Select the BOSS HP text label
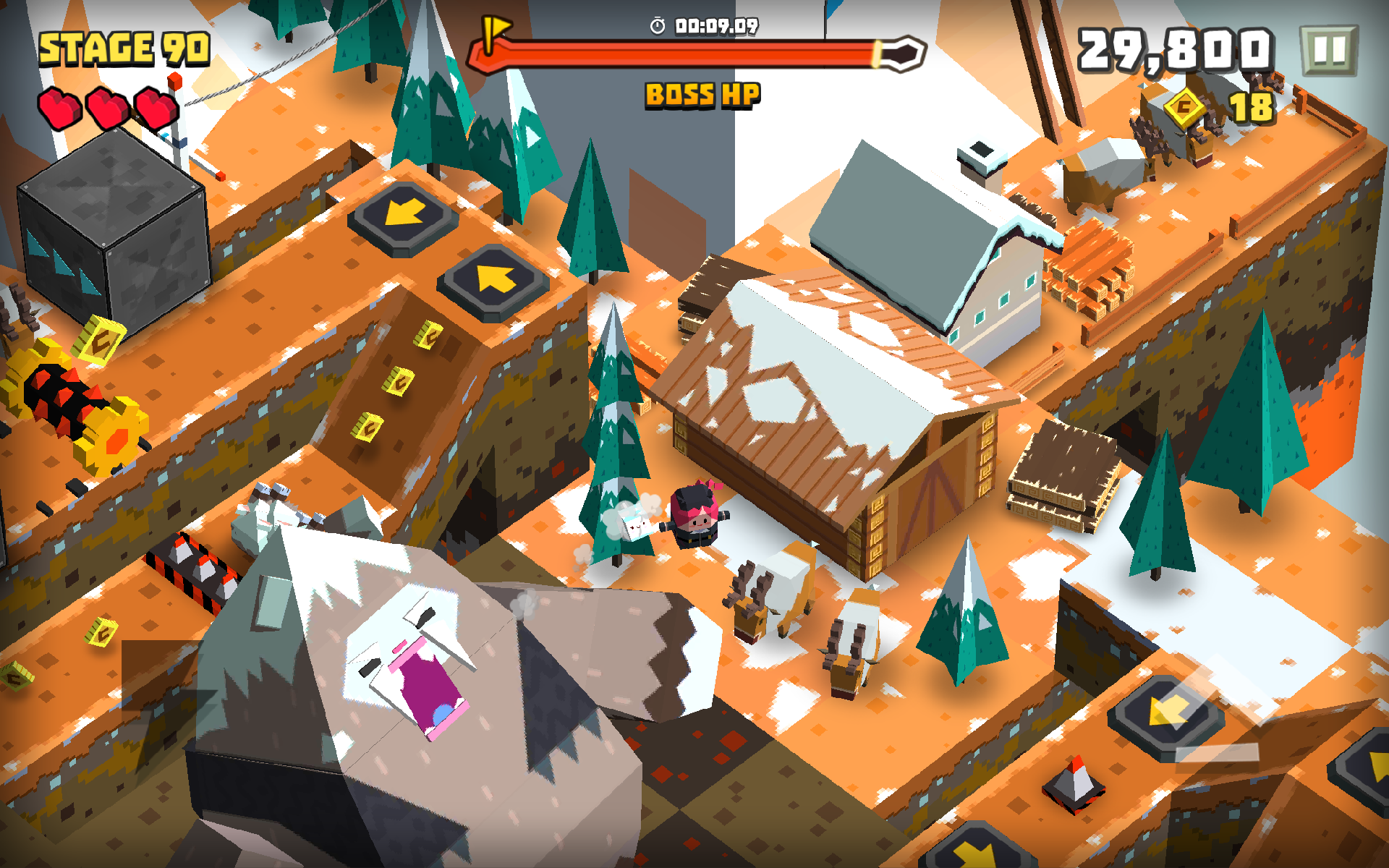This screenshot has width=1389, height=868. (702, 93)
